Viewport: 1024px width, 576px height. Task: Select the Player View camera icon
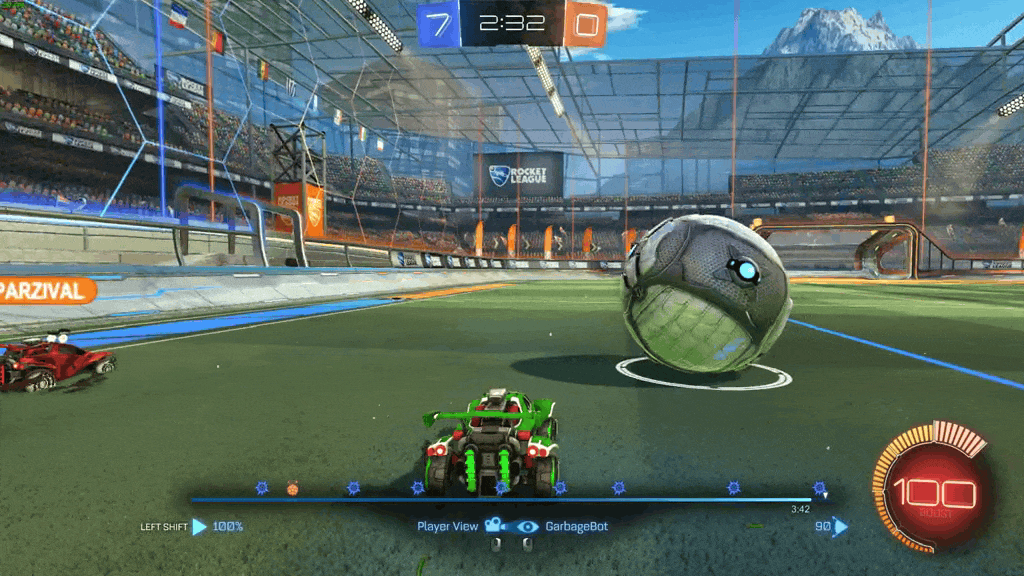pos(493,526)
